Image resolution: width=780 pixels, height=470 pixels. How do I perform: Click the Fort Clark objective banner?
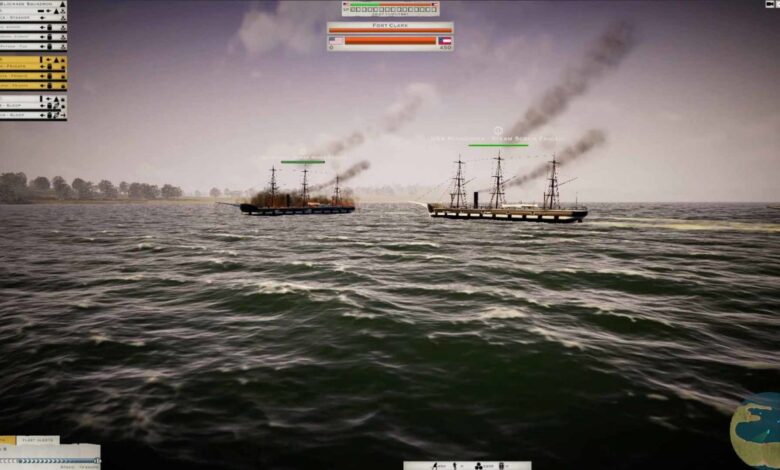[x=390, y=26]
